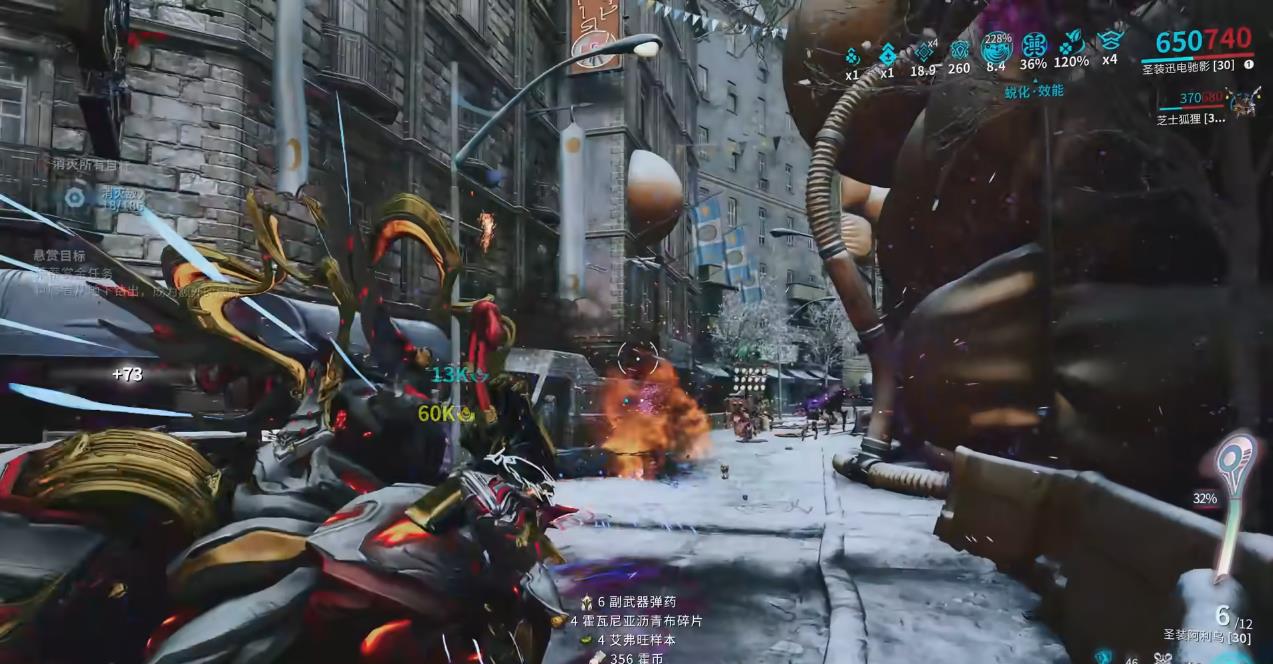The width and height of the screenshot is (1273, 664).
Task: Click the hexagon objective icon under 消灭所有目标
Action: click(x=74, y=196)
